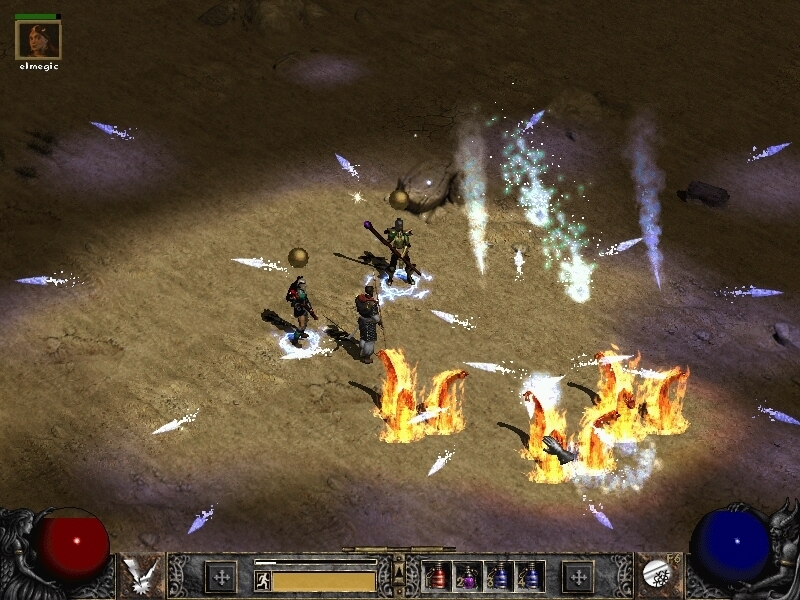Use the blue mana potion in belt slot four
The width and height of the screenshot is (800, 600).
pyautogui.click(x=530, y=576)
